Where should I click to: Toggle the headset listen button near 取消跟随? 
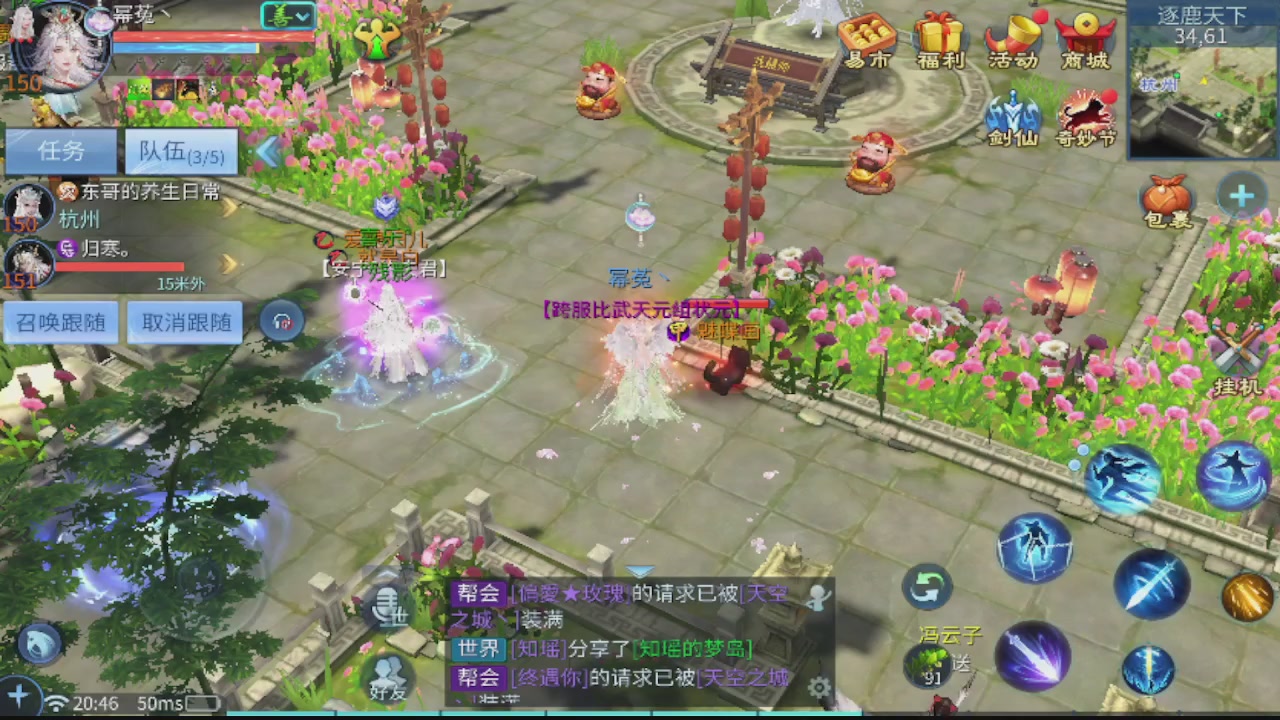[281, 321]
